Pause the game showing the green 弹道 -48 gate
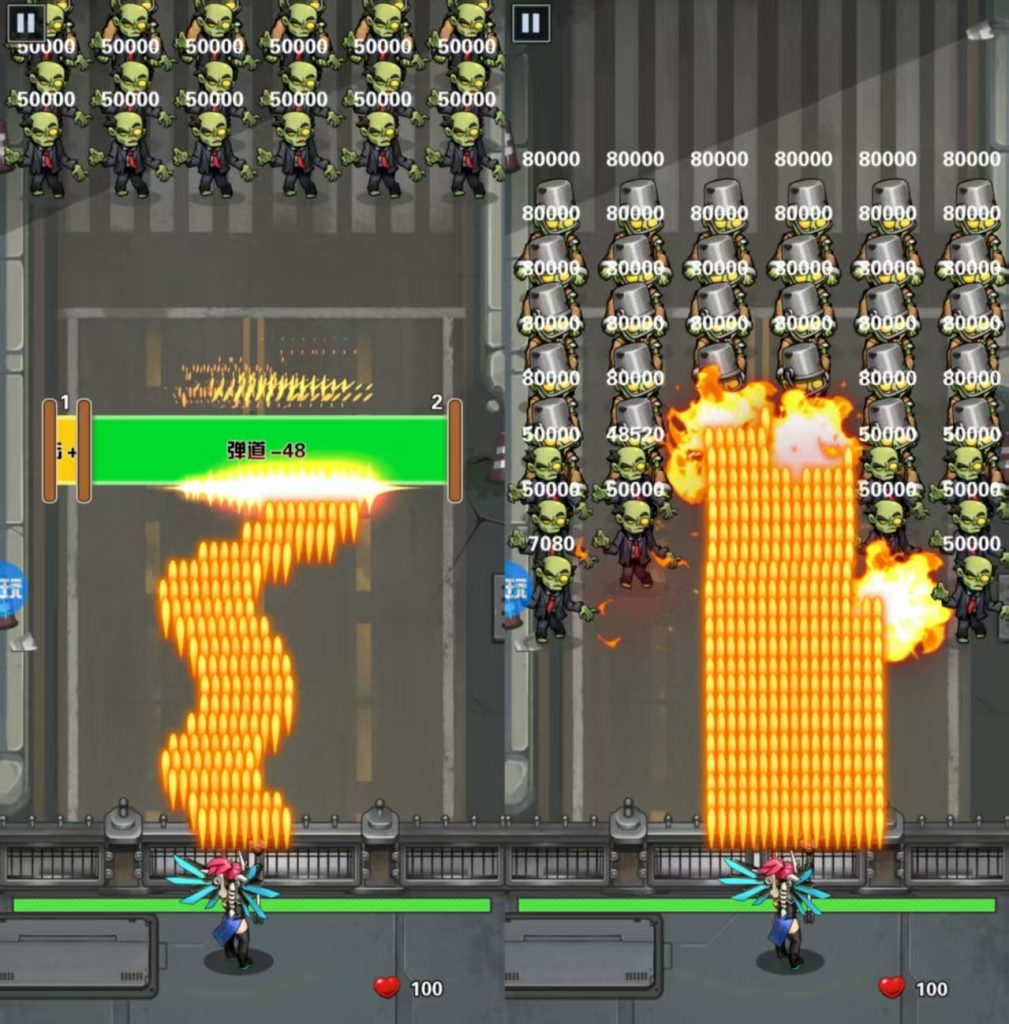Image resolution: width=1009 pixels, height=1024 pixels. pos(26,23)
